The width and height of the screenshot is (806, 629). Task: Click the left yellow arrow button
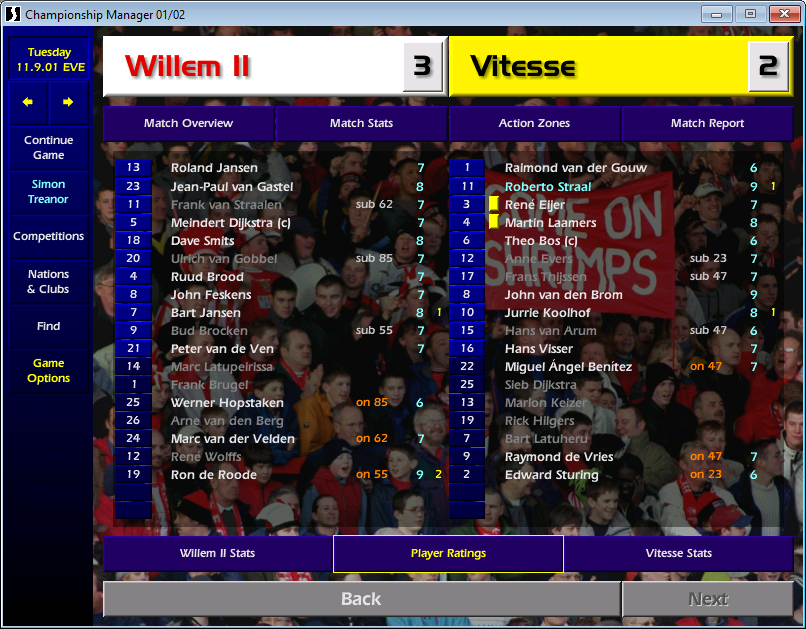coord(28,102)
